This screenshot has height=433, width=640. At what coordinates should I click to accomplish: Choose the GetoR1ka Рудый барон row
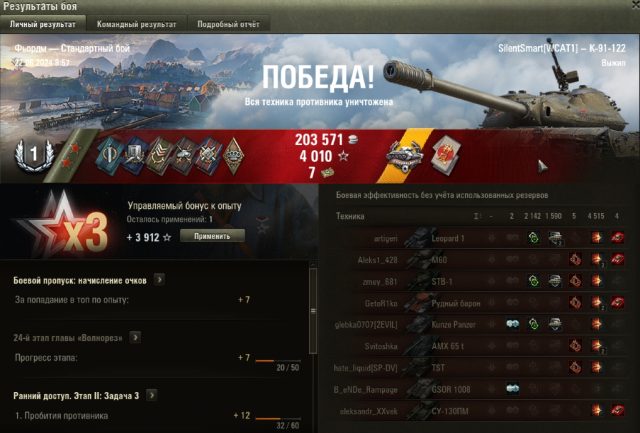pyautogui.click(x=480, y=303)
